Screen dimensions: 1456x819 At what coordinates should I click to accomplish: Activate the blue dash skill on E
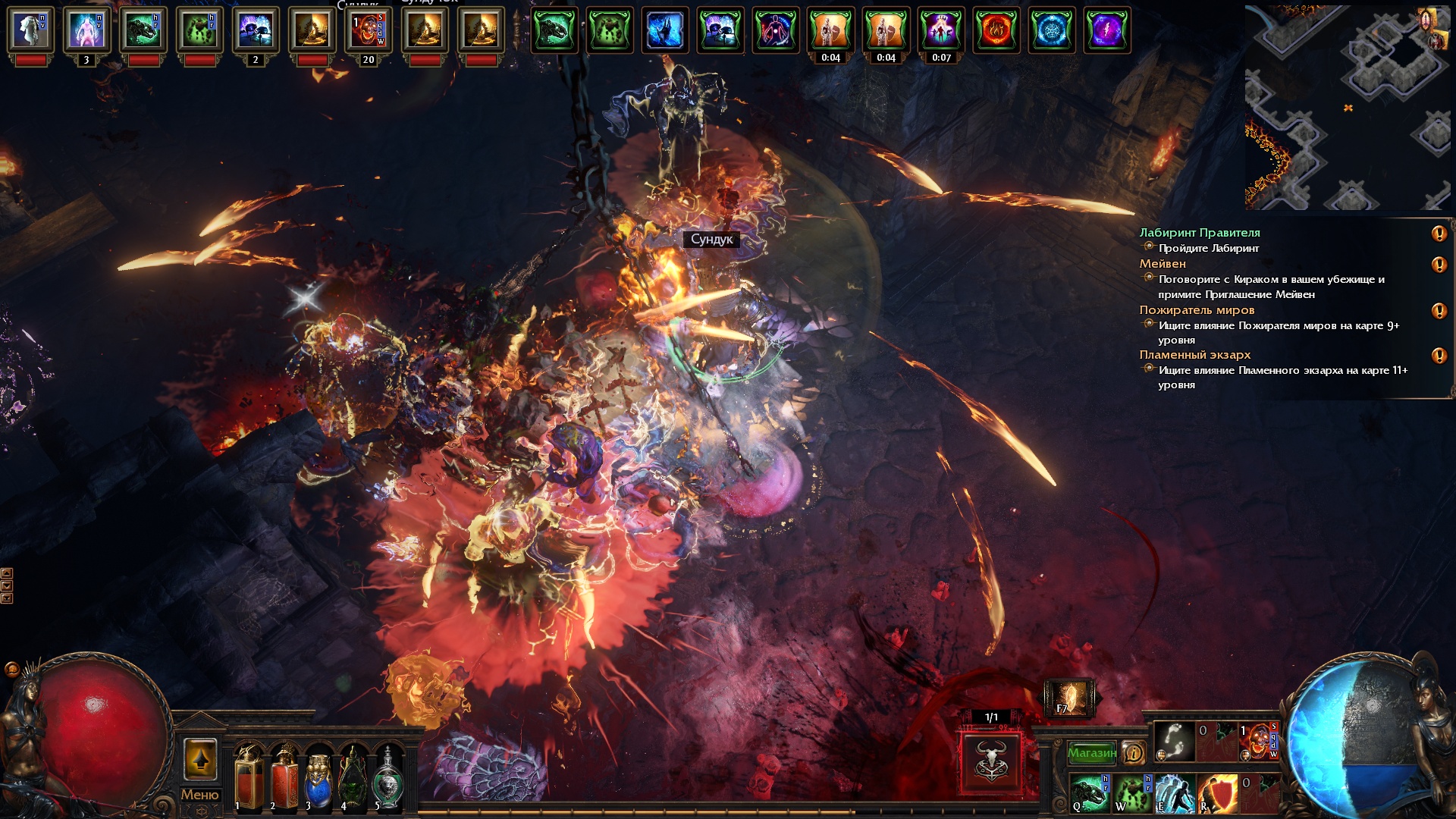pos(1175,792)
